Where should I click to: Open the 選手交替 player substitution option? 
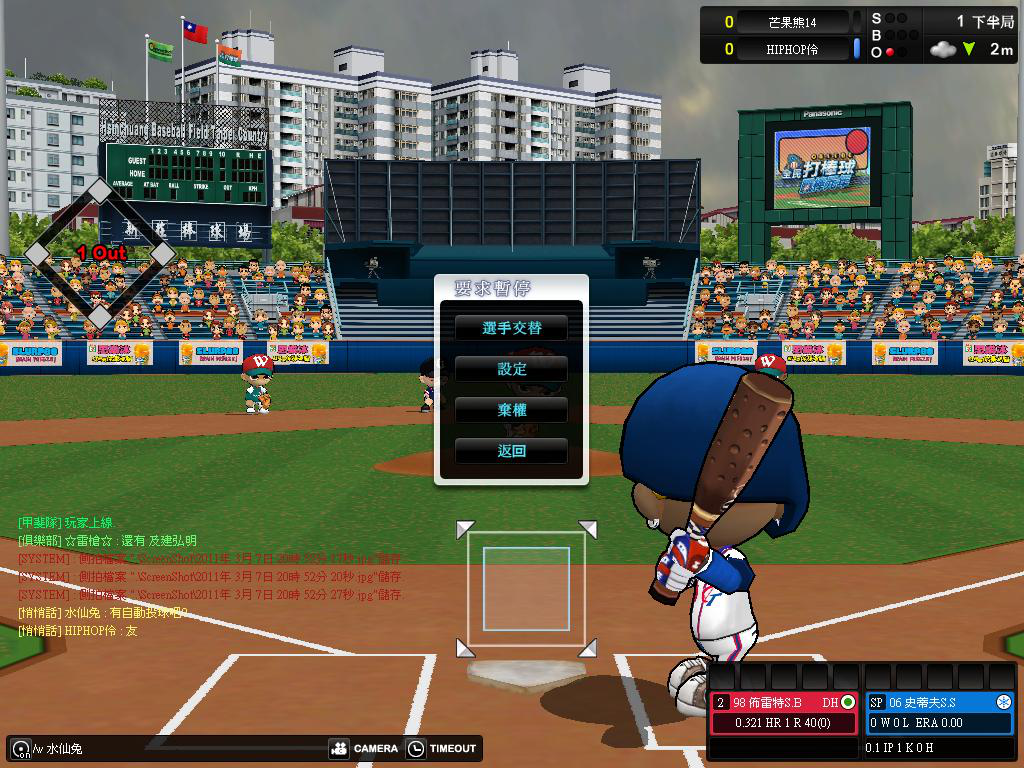pyautogui.click(x=511, y=328)
